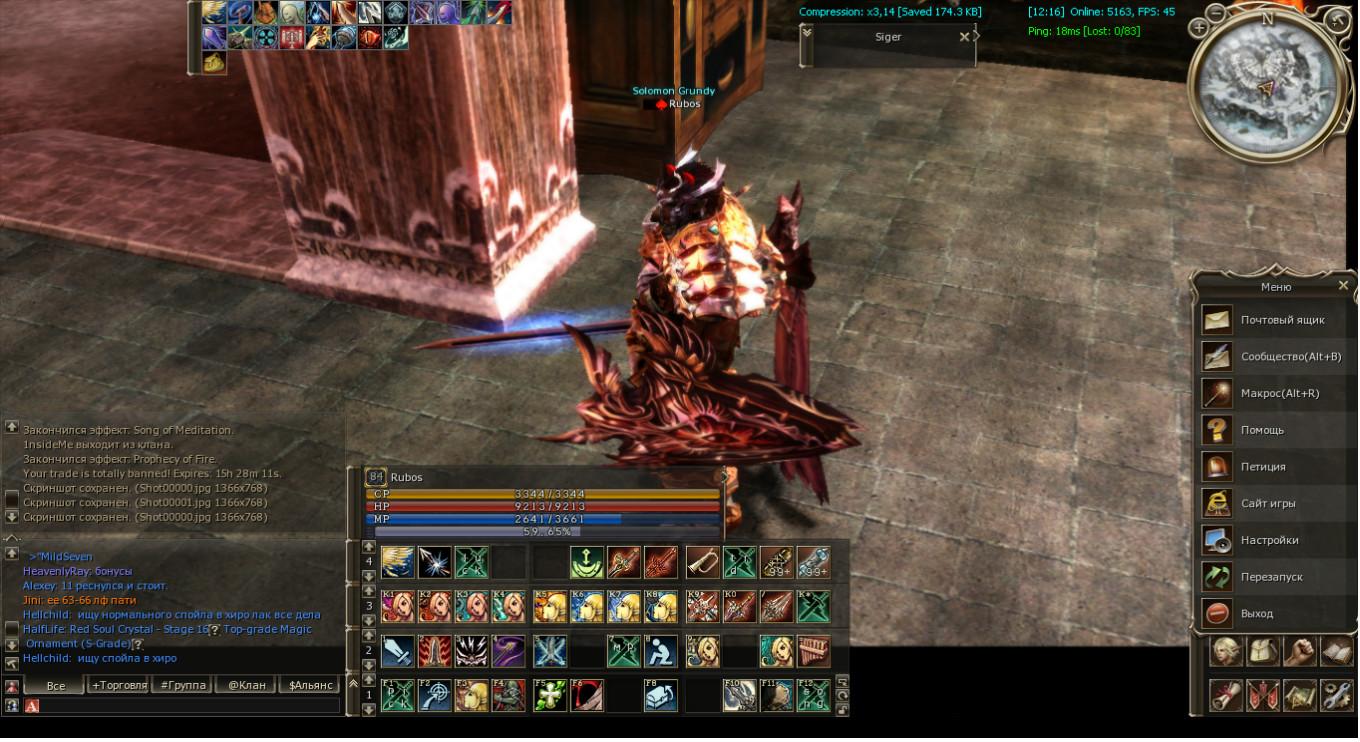The height and width of the screenshot is (742, 1360).
Task: Open the wrench and gears options icon
Action: [x=1337, y=694]
